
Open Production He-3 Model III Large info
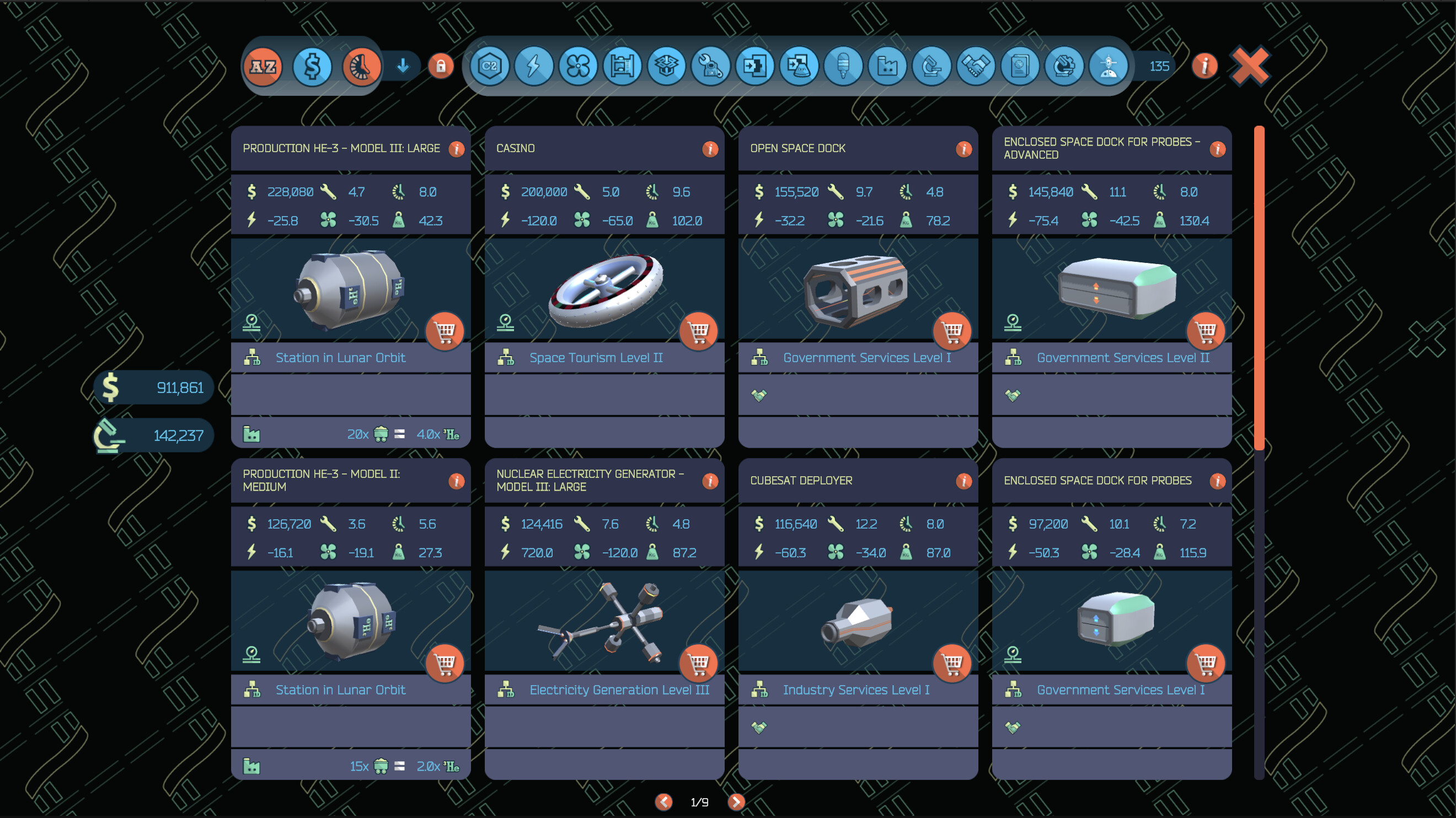[x=456, y=149]
